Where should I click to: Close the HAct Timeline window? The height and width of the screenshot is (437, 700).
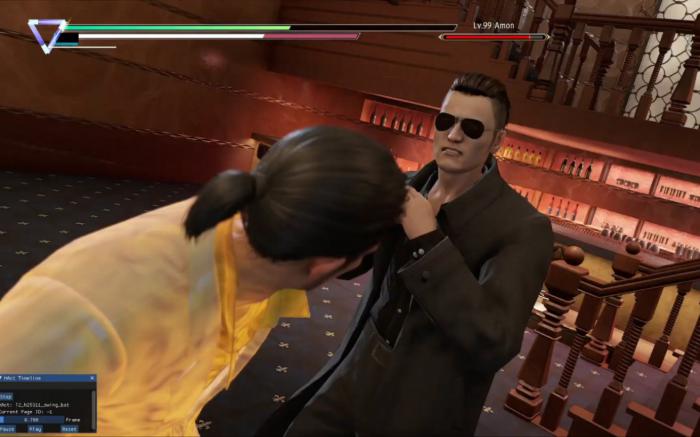tap(92, 379)
